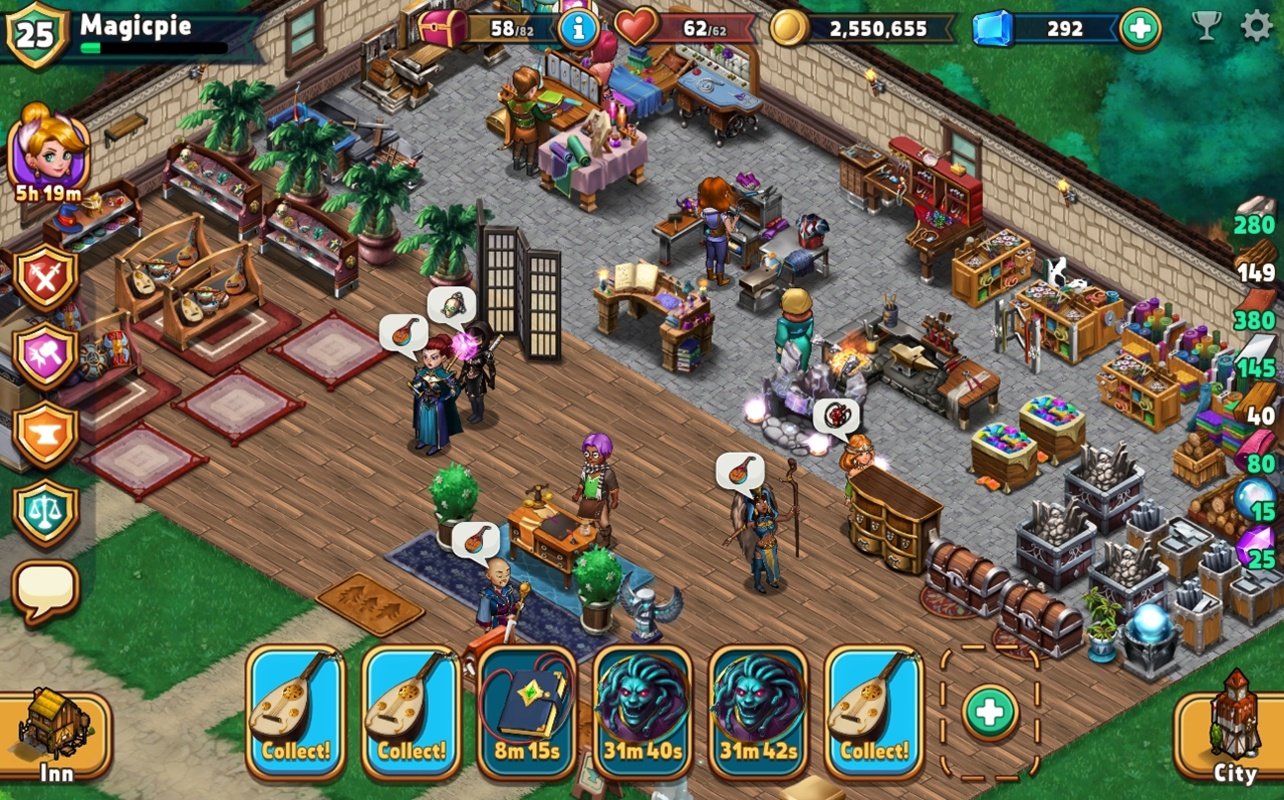The image size is (1284, 800).
Task: Open the Settings gear menu
Action: [x=1257, y=26]
